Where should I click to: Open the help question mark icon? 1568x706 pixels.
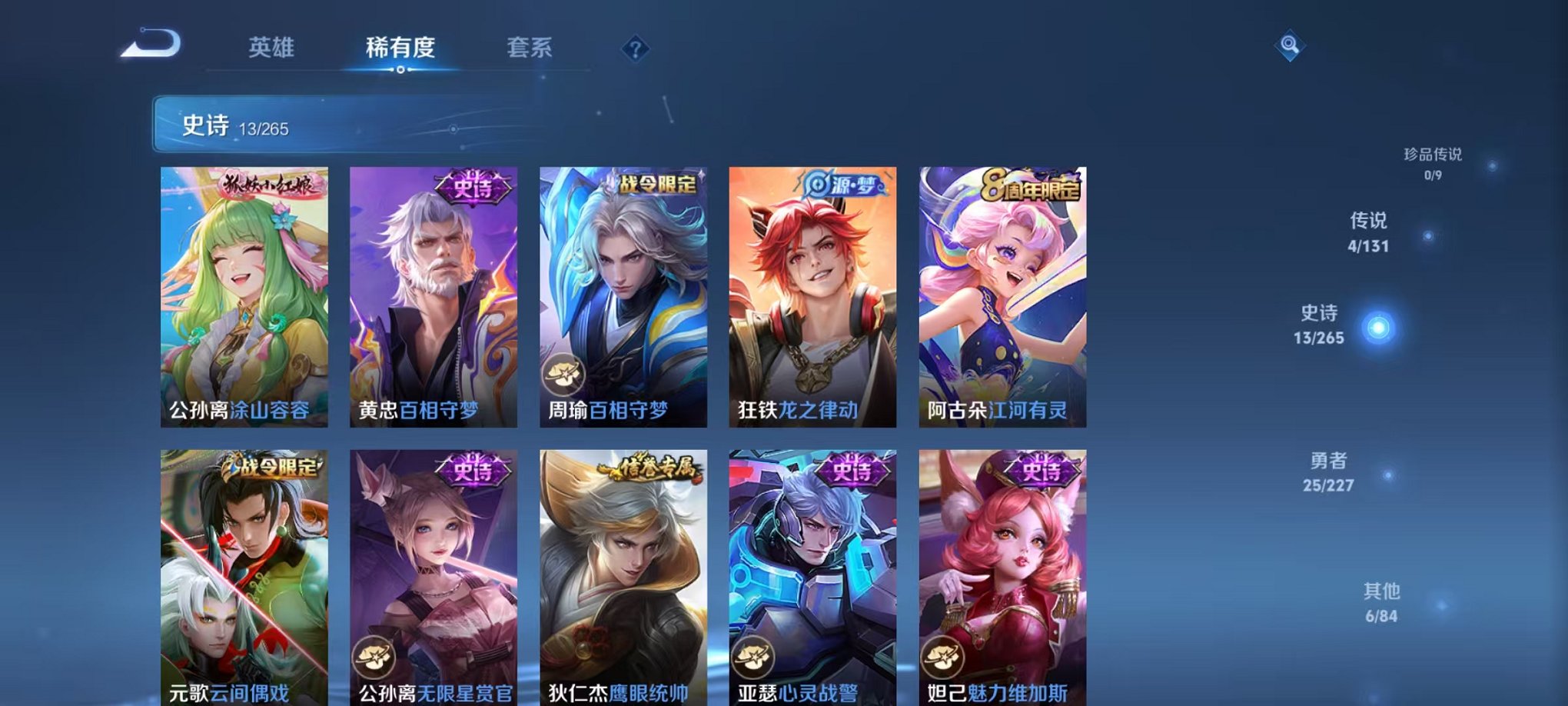633,50
